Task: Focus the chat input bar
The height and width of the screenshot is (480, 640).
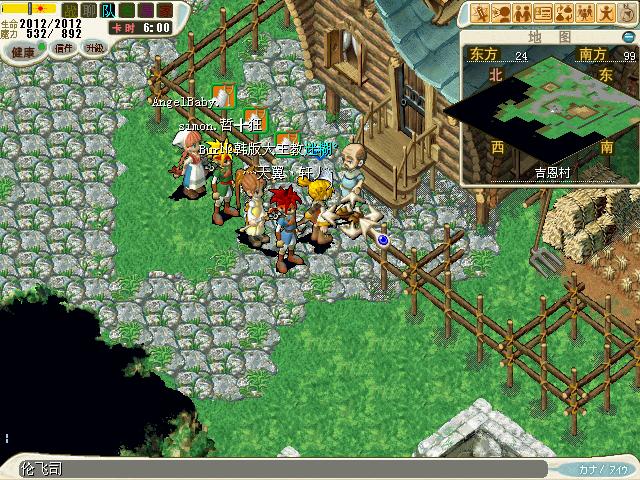Action: (x=290, y=469)
